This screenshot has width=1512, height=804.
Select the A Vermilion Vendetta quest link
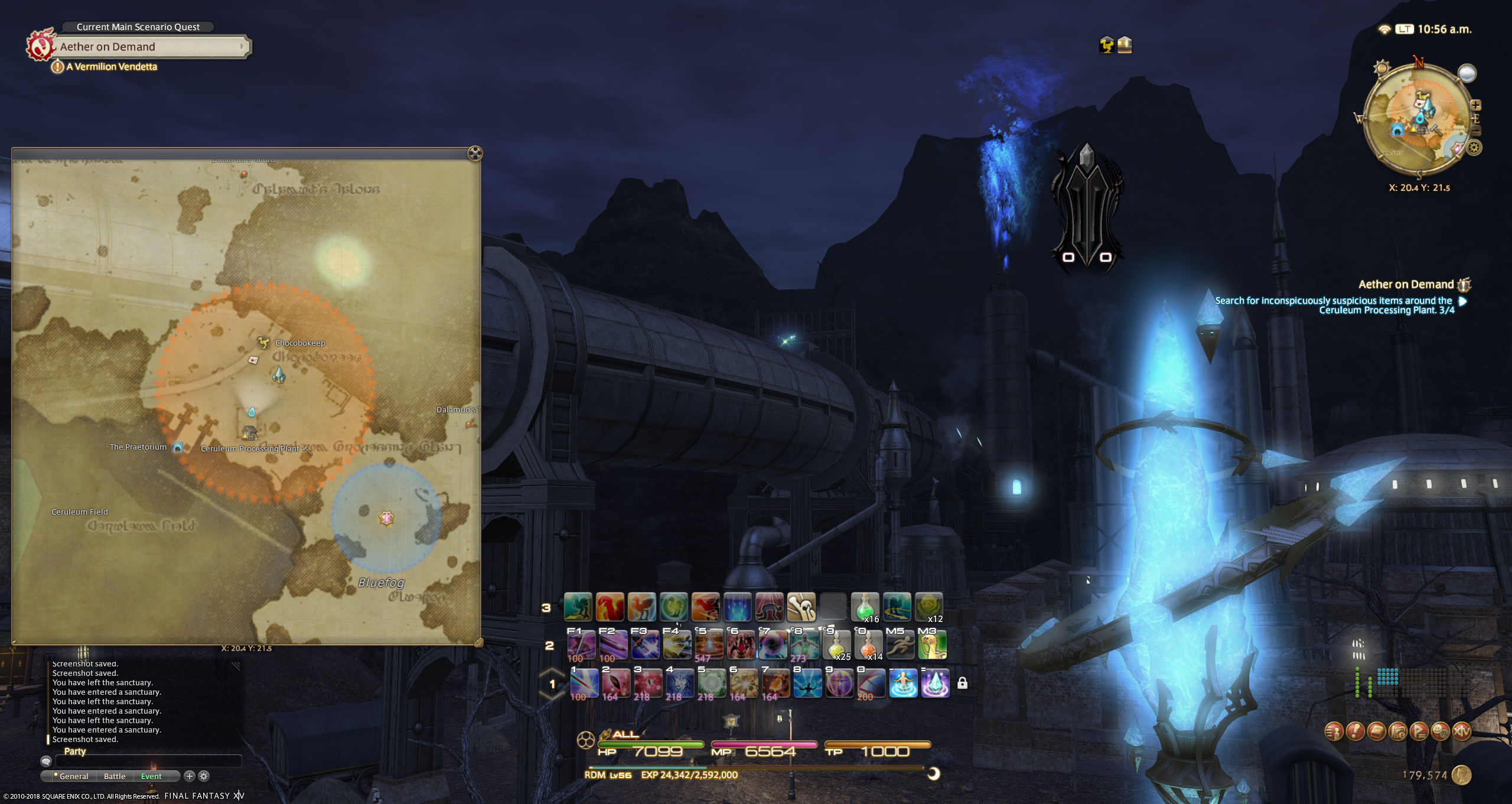pos(111,67)
